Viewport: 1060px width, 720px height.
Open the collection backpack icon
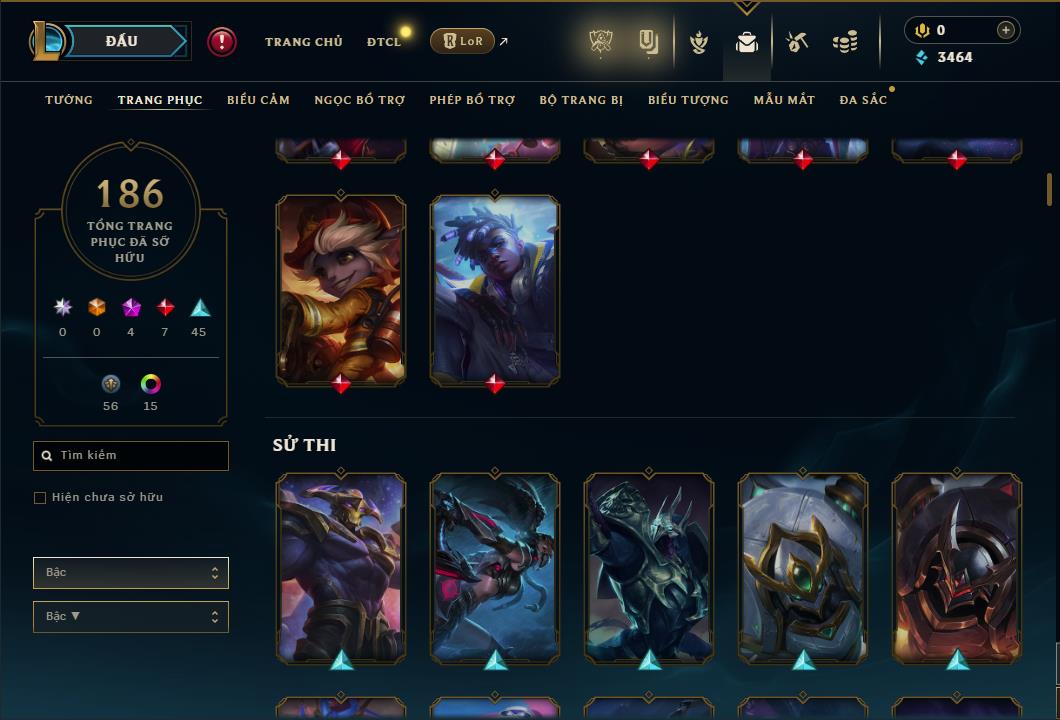tap(746, 42)
